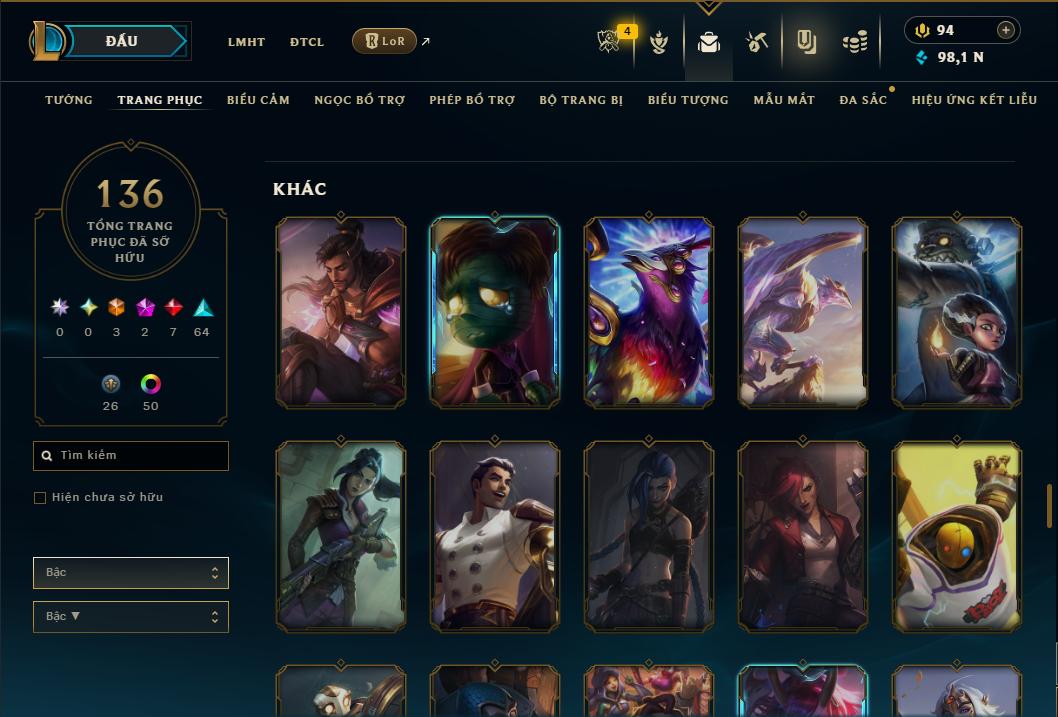Viewport: 1058px width, 717px height.
Task: Switch to the ĐTCL game tab
Action: pos(307,42)
